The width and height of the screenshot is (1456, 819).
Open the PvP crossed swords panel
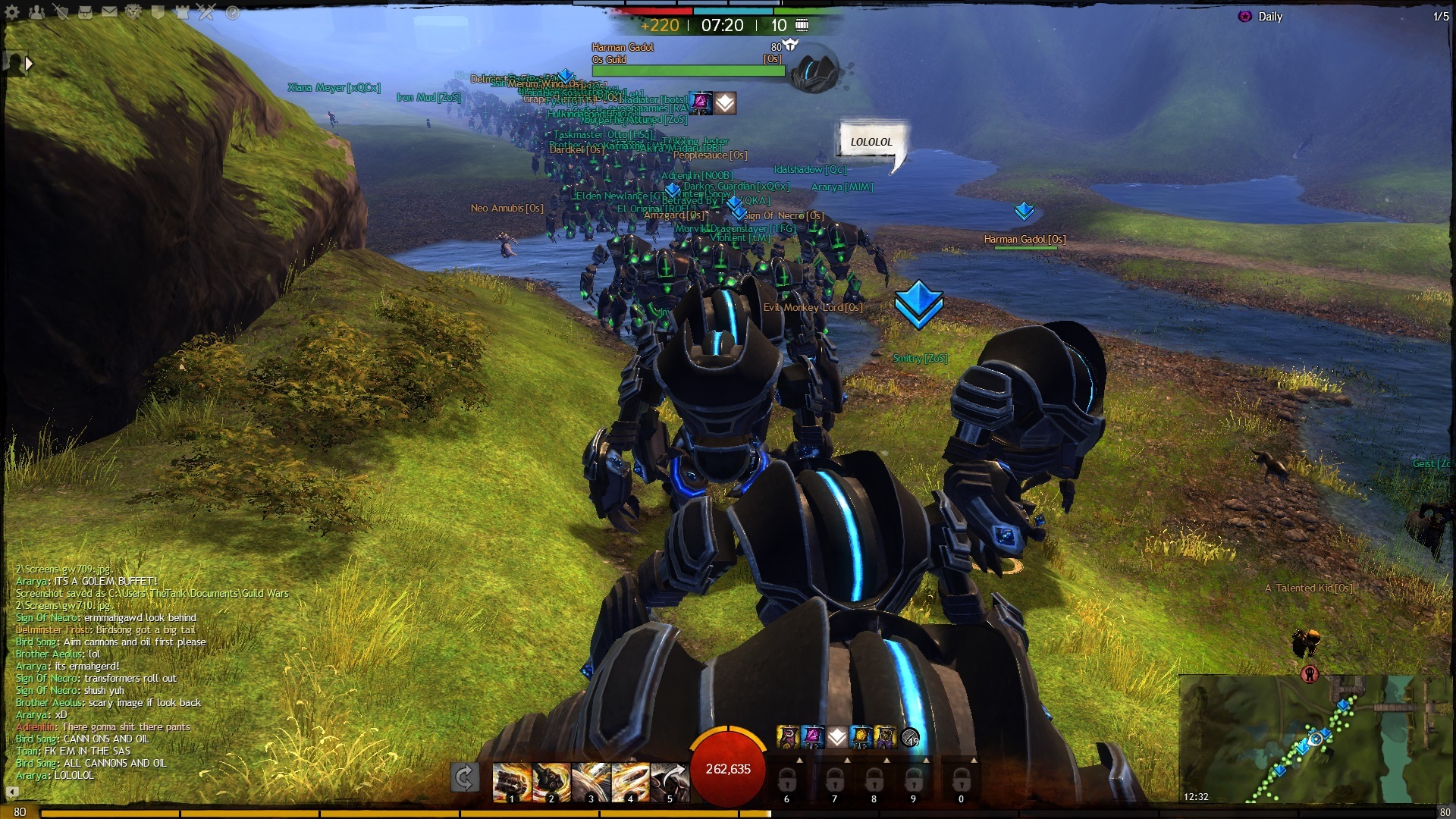(207, 12)
